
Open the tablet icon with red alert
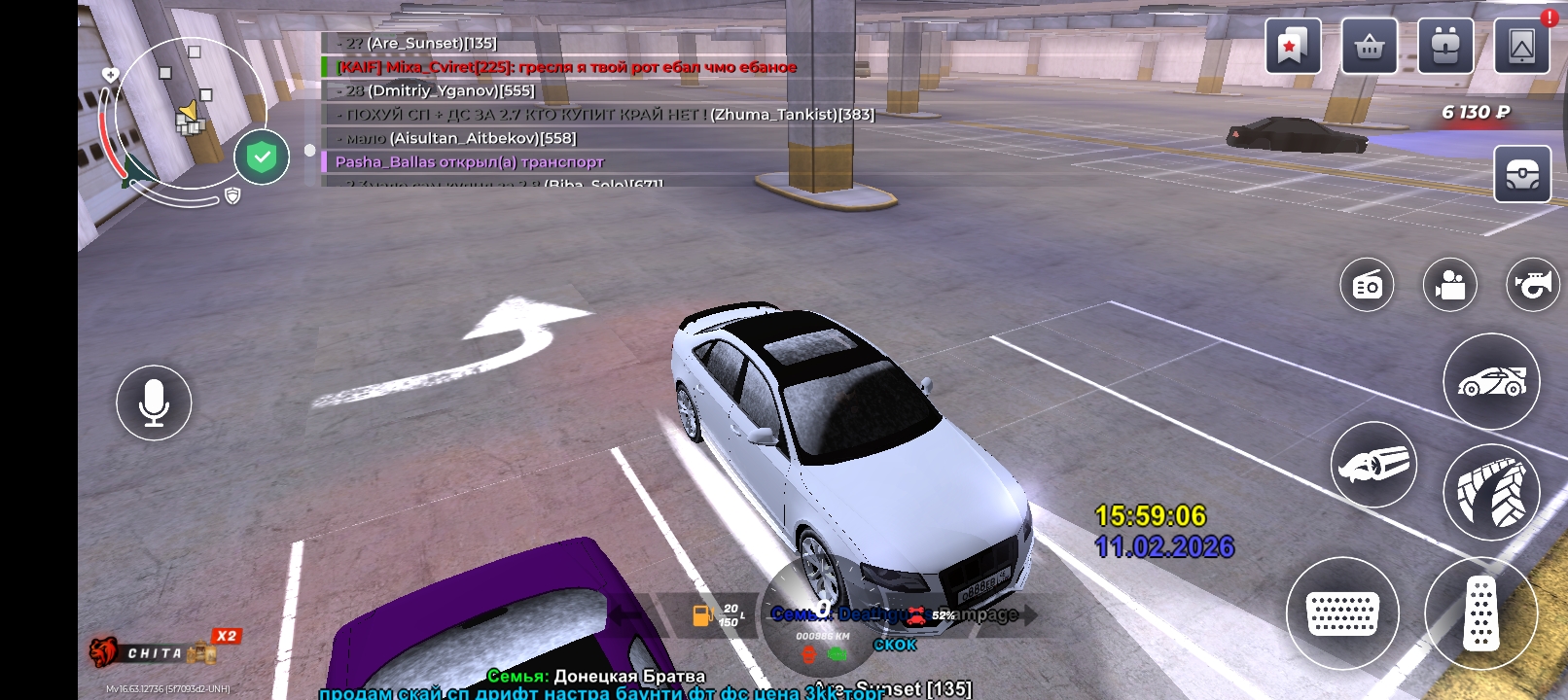pyautogui.click(x=1521, y=46)
